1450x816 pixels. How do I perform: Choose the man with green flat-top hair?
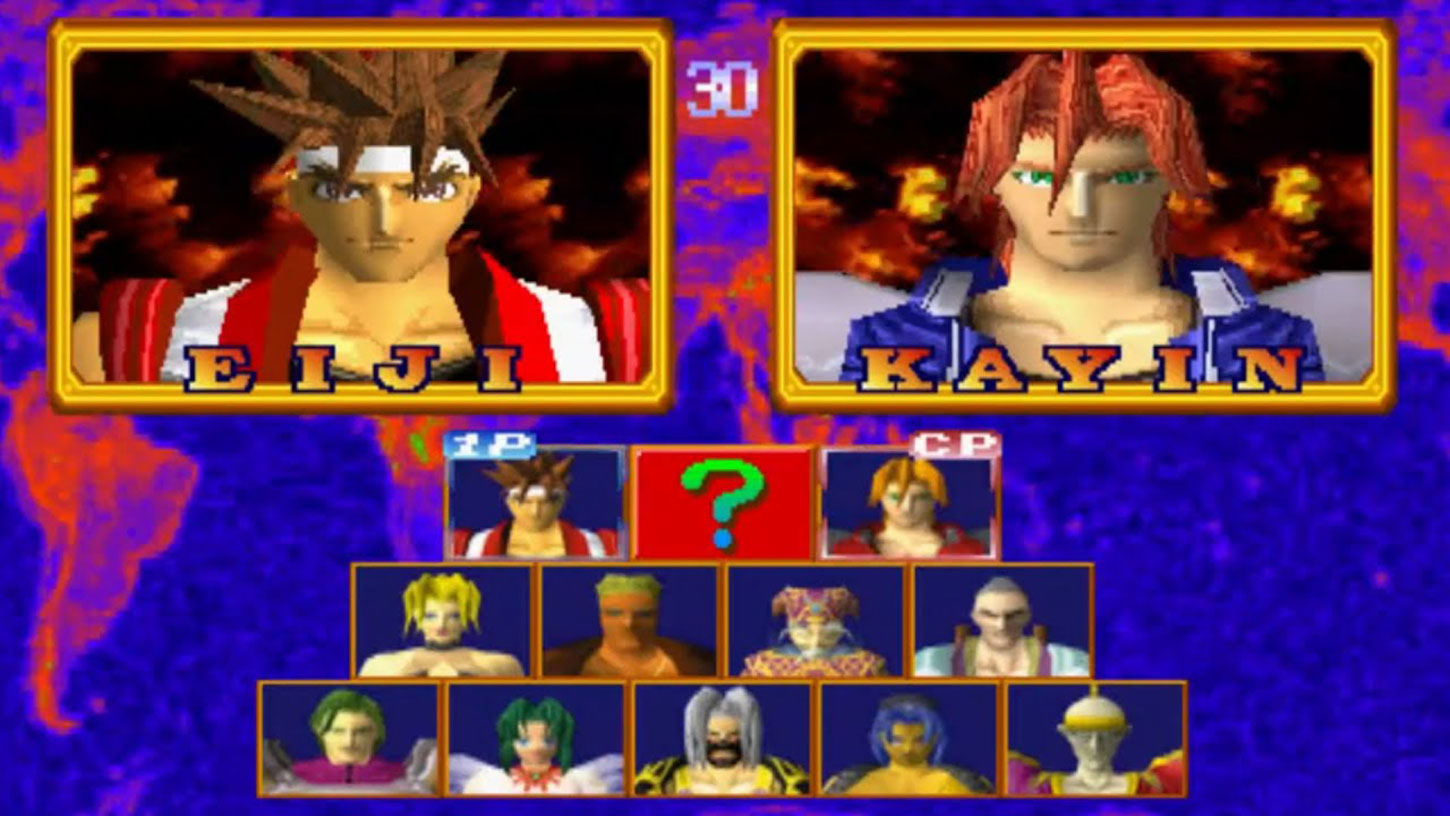tap(629, 621)
